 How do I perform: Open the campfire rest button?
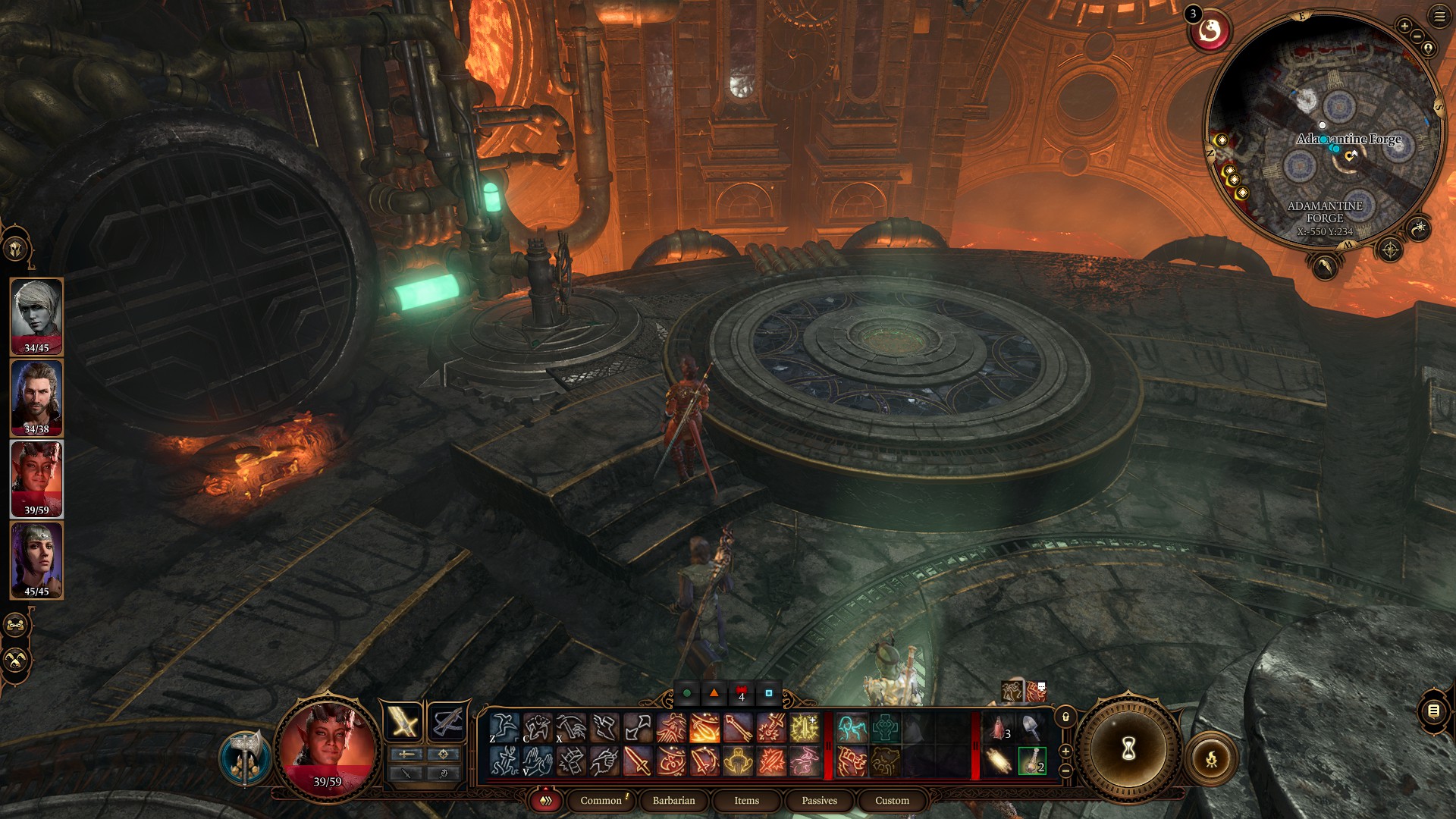pyautogui.click(x=1211, y=758)
